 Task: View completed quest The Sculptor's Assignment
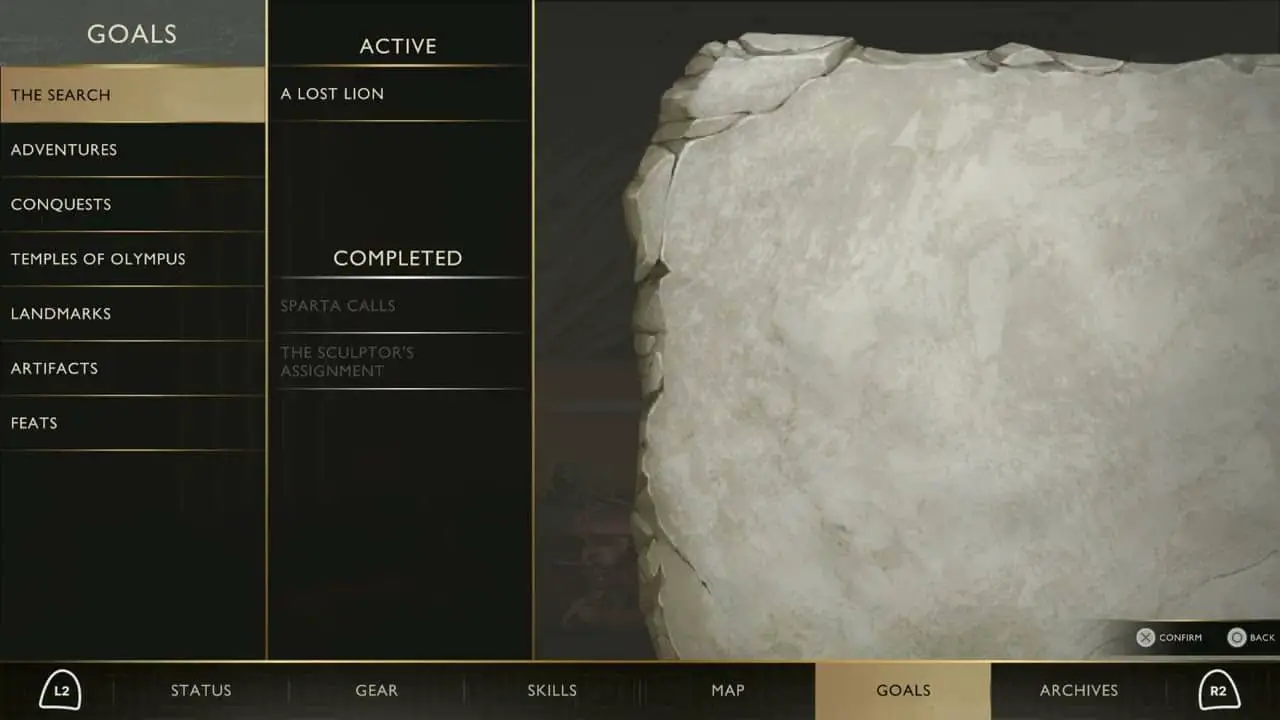[x=399, y=361]
